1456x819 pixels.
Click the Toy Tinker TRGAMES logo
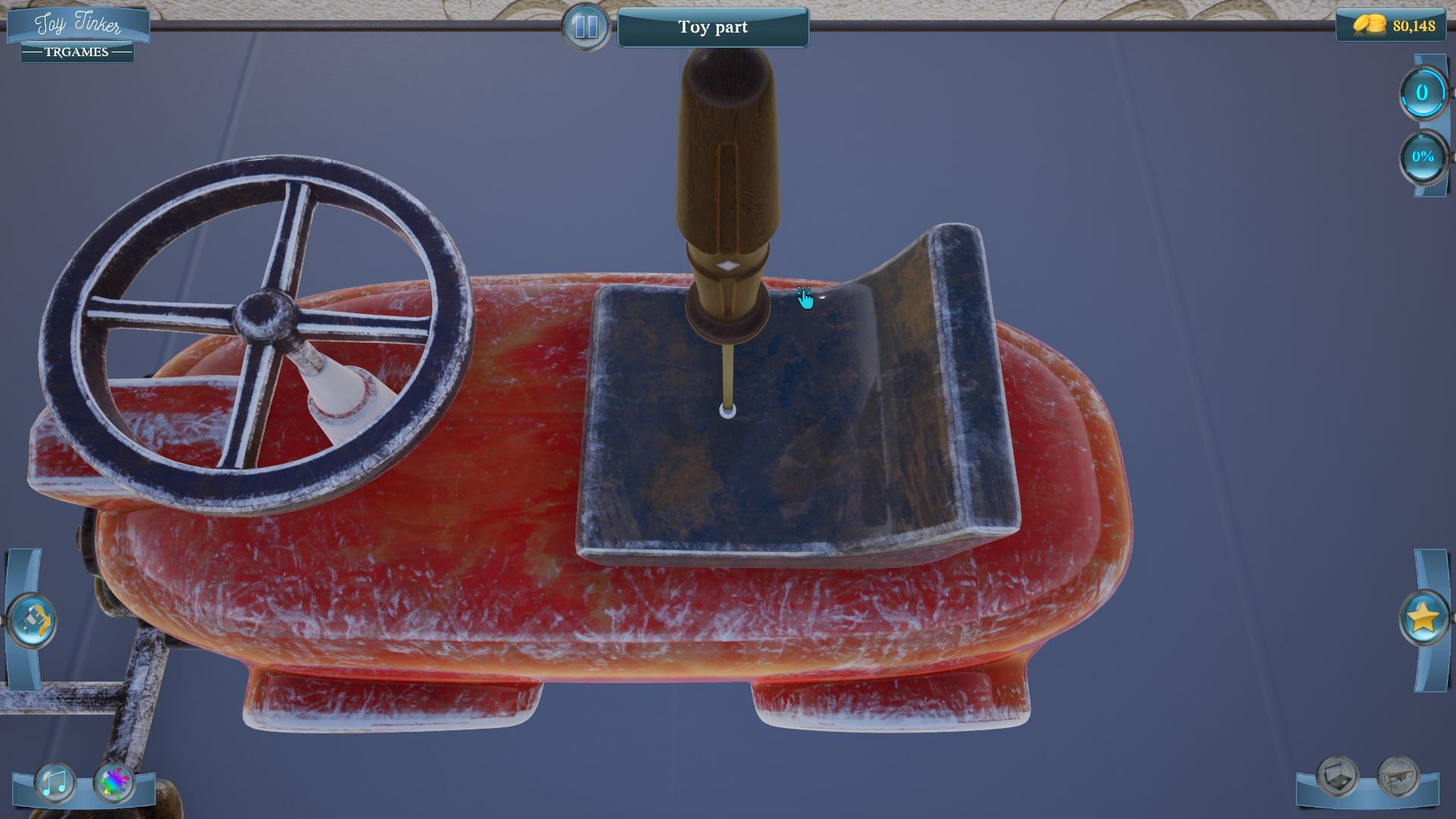80,27
